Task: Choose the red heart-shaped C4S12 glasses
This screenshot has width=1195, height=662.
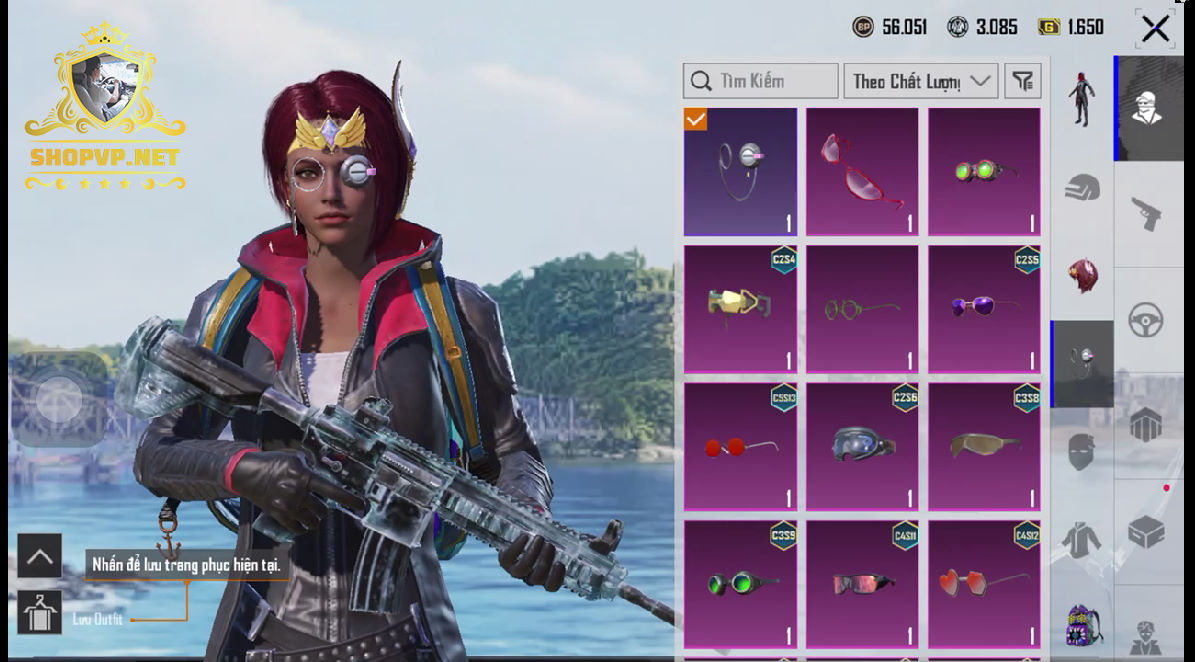Action: point(984,583)
